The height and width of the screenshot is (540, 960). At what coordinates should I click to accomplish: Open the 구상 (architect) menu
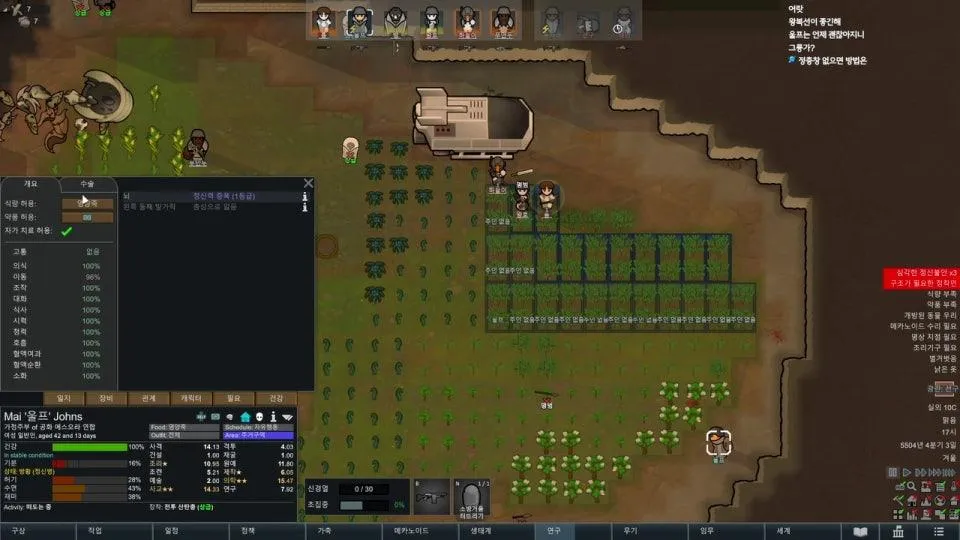(19, 531)
